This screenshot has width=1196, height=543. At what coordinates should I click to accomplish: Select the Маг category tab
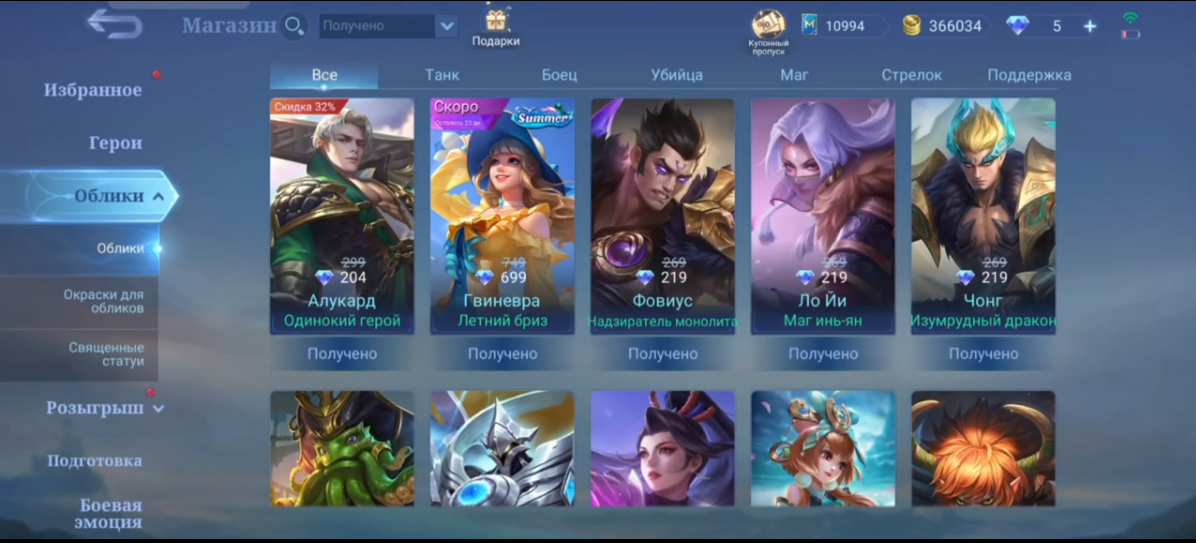pos(794,75)
